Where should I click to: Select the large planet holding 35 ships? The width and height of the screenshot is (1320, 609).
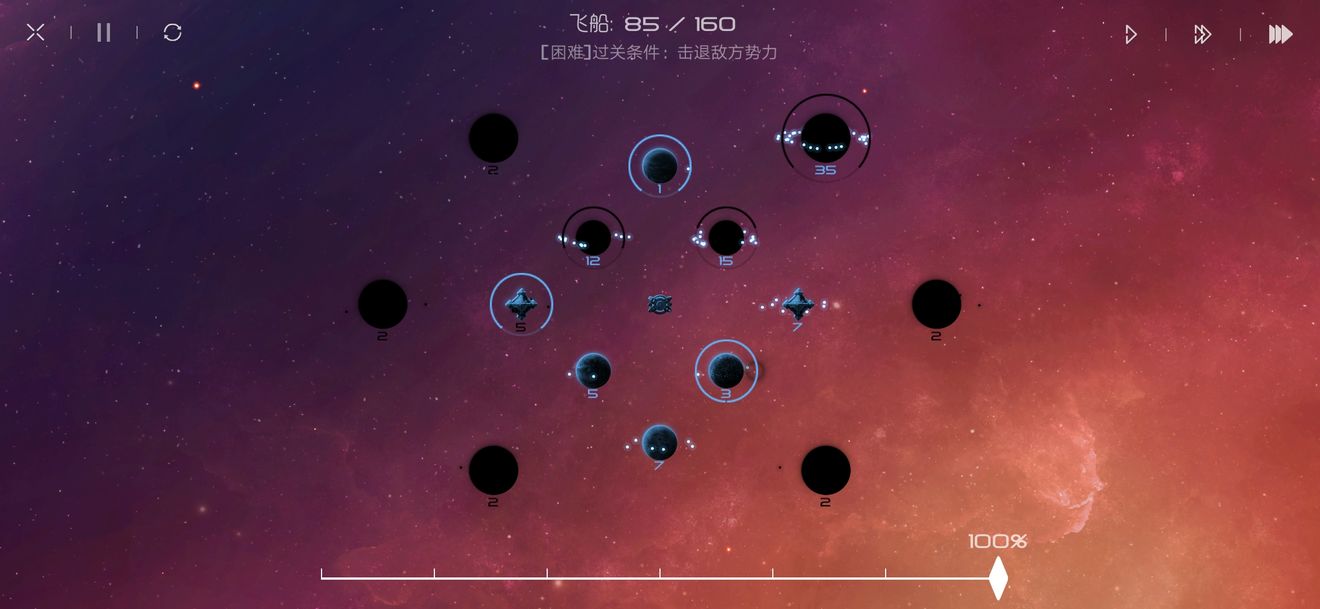pyautogui.click(x=825, y=137)
